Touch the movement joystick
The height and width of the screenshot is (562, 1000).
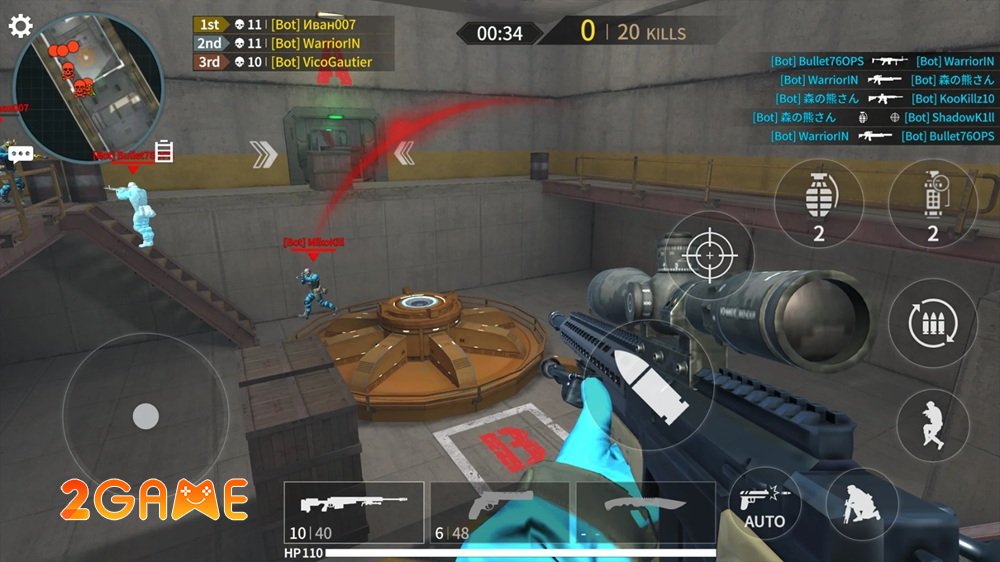coord(146,416)
